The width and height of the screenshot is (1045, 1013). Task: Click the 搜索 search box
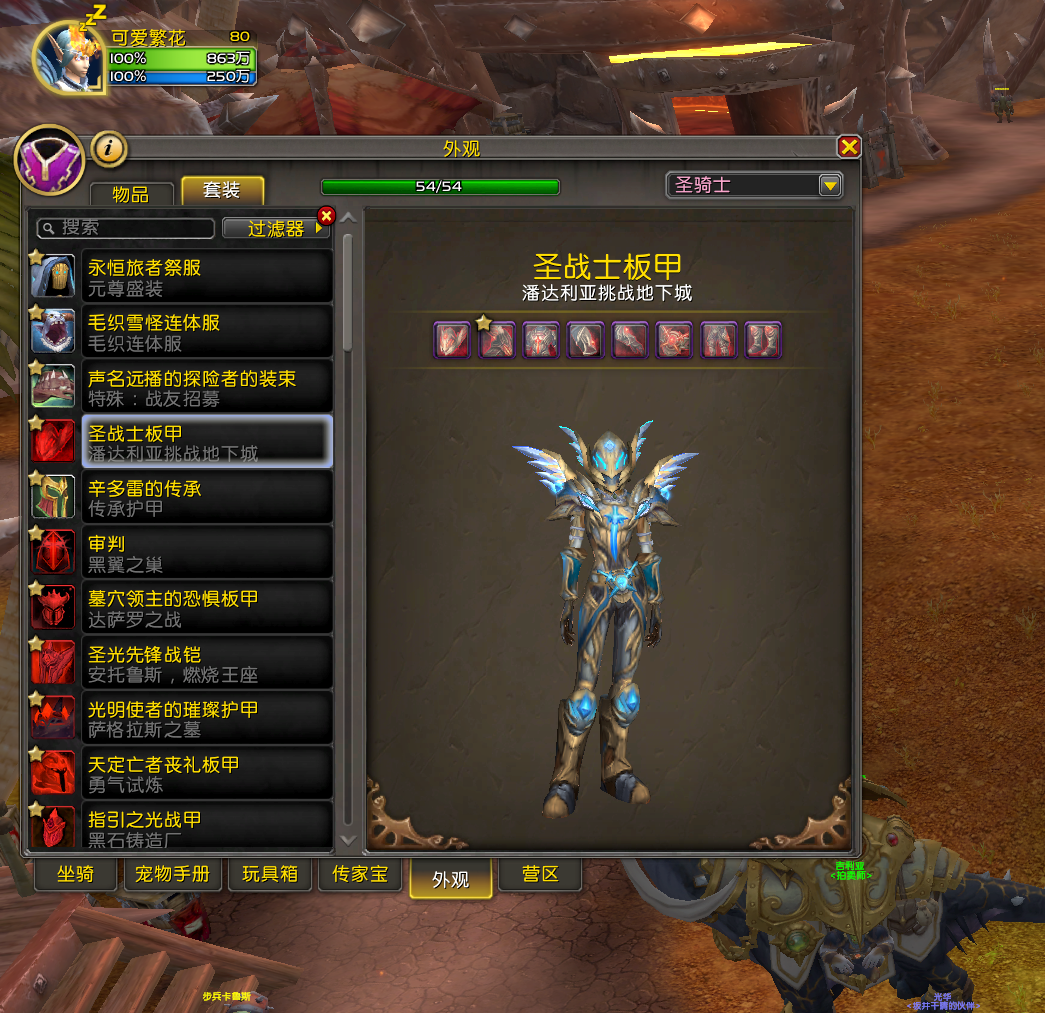click(x=126, y=228)
